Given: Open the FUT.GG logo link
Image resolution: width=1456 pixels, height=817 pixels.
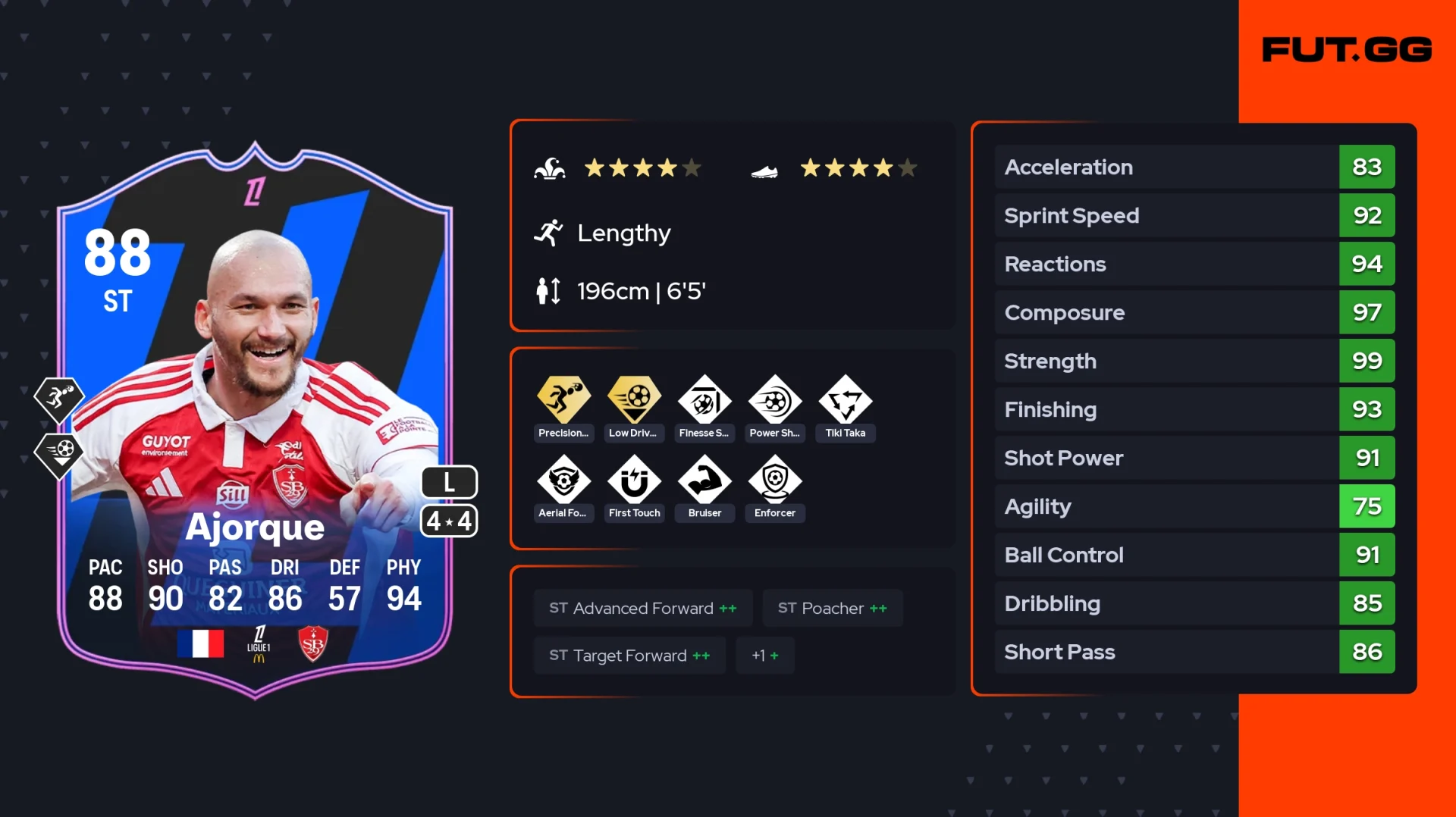Looking at the screenshot, I should point(1346,50).
